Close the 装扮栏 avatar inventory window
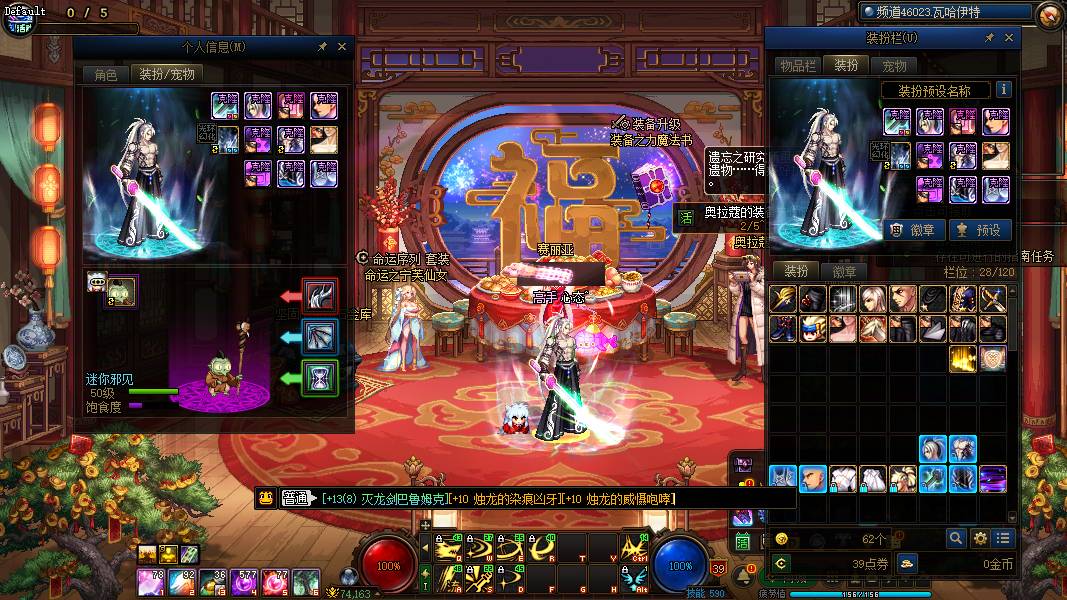The width and height of the screenshot is (1067, 600). pyautogui.click(x=1009, y=38)
